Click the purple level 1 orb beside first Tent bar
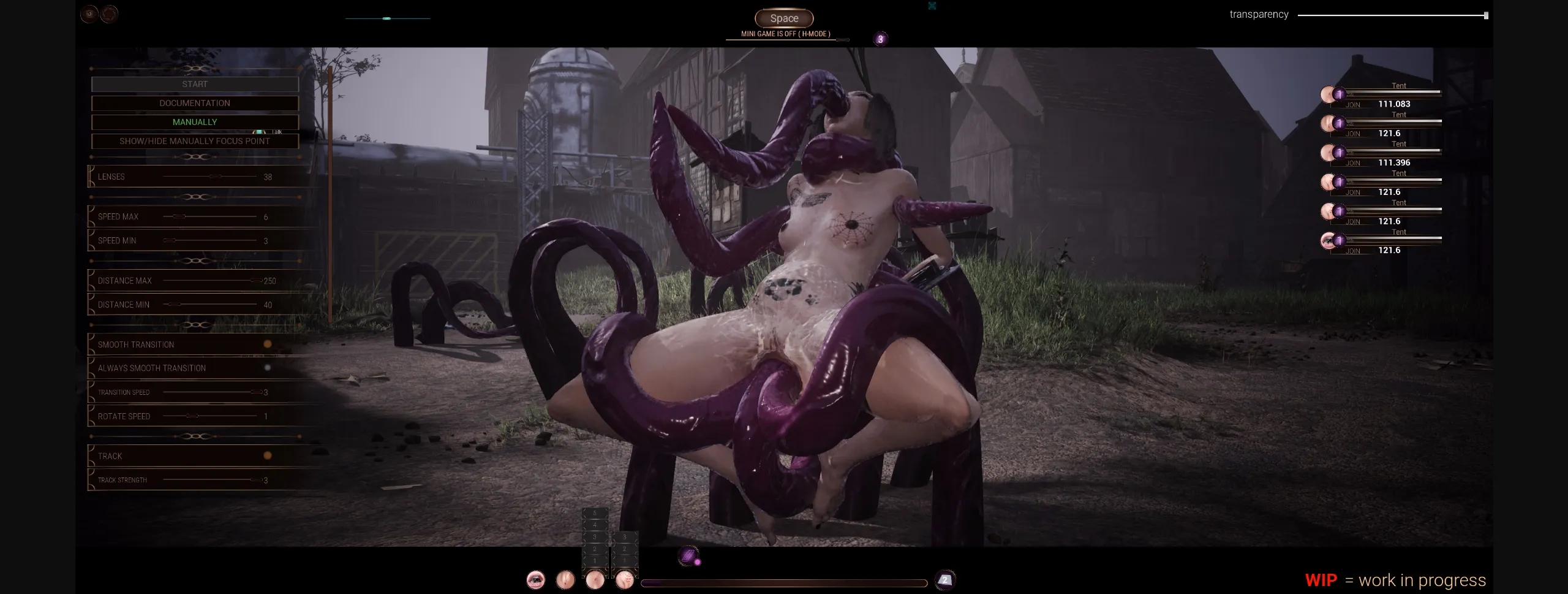Image resolution: width=1568 pixels, height=594 pixels. [x=1340, y=94]
